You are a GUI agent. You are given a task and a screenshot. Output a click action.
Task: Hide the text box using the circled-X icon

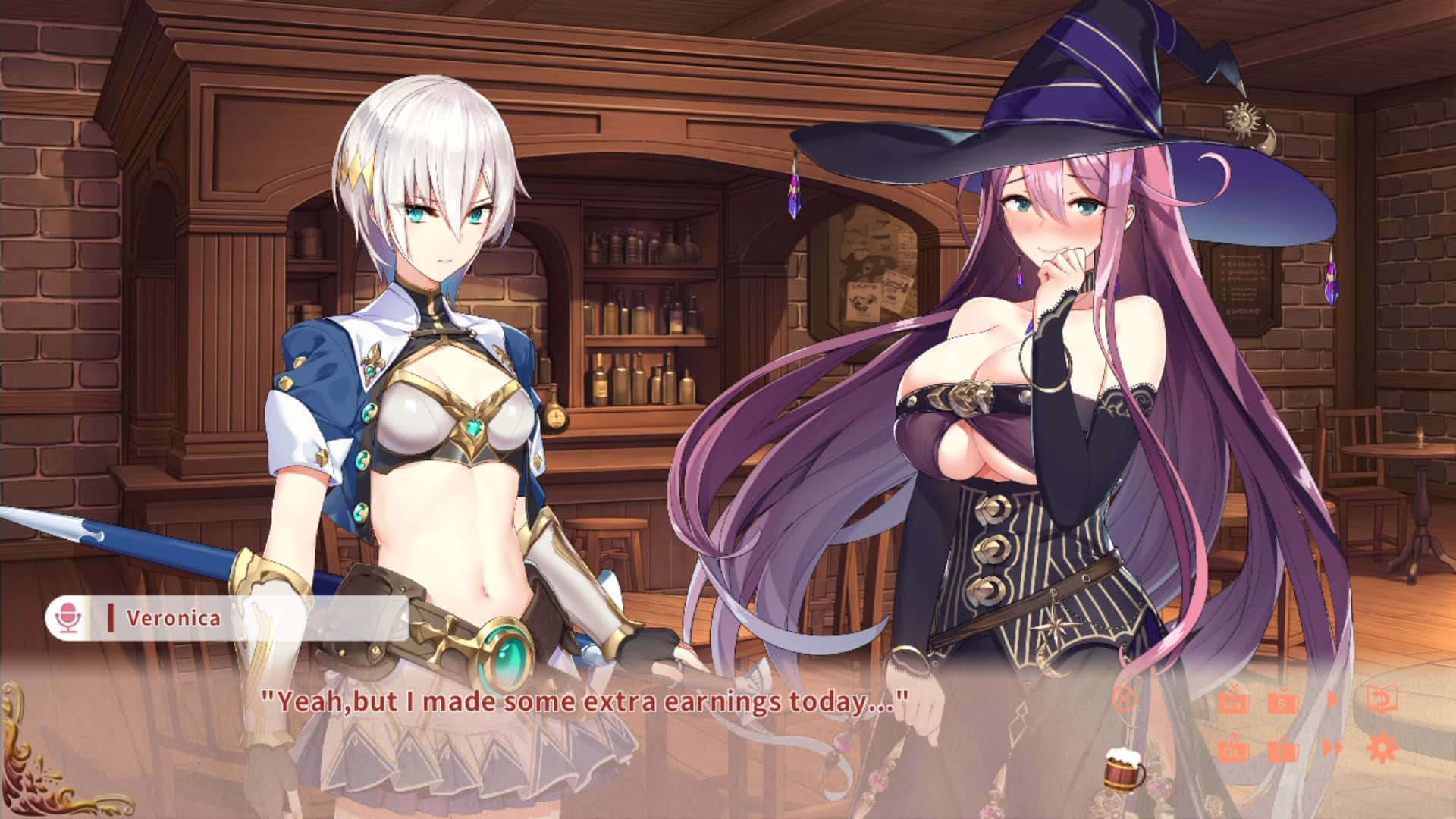point(1125,699)
